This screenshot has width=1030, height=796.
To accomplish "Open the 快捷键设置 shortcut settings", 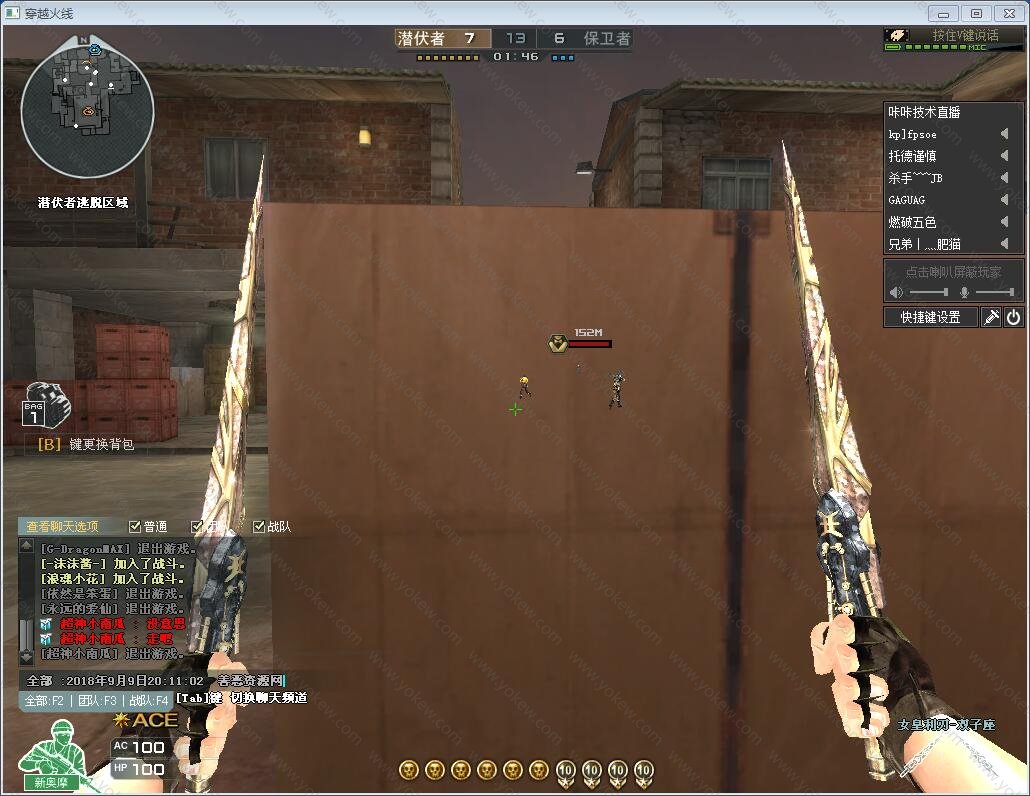I will click(x=930, y=317).
